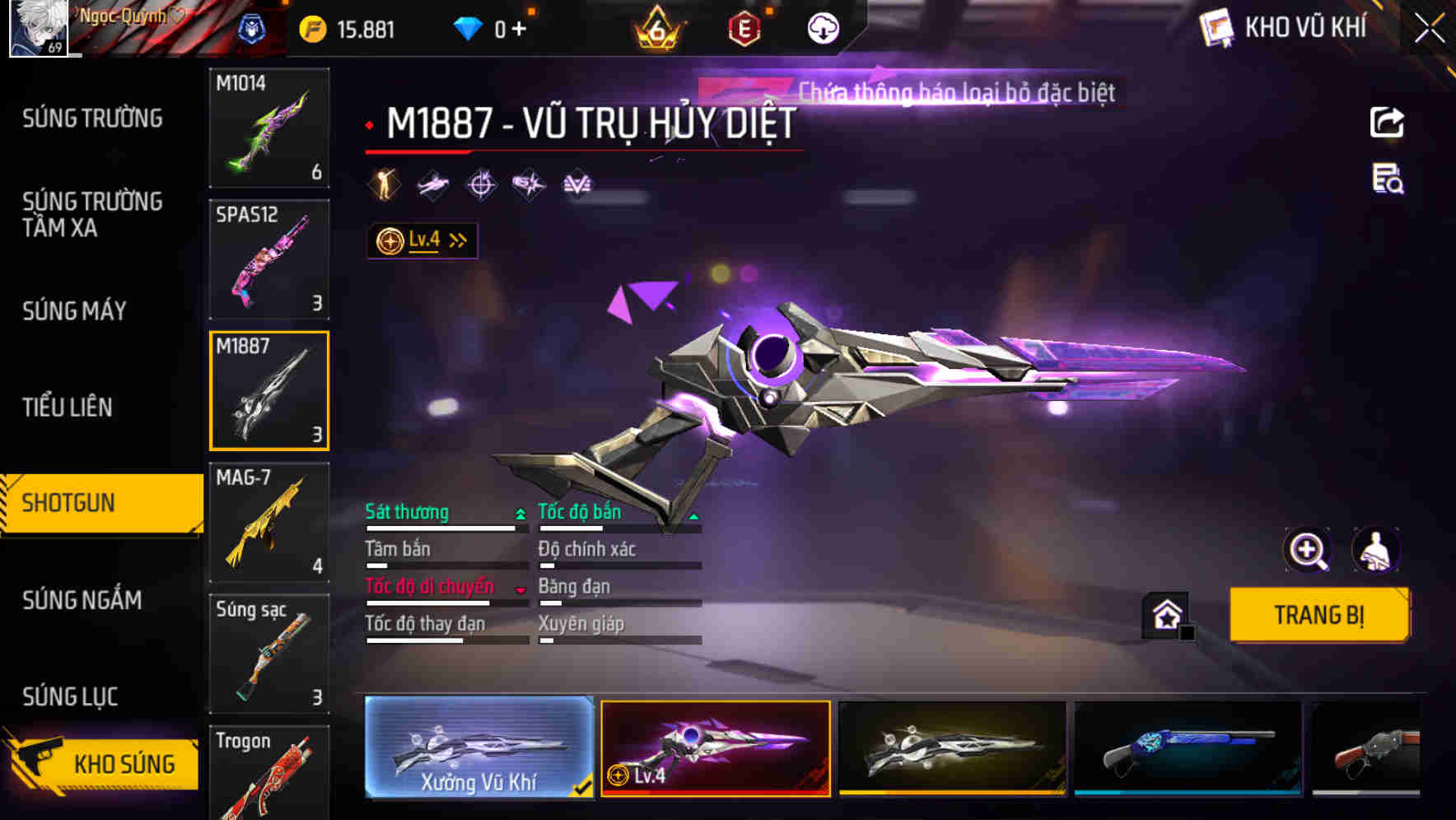The image size is (1456, 820).
Task: Select the crosshair attribute icon under weapon name
Action: (481, 184)
